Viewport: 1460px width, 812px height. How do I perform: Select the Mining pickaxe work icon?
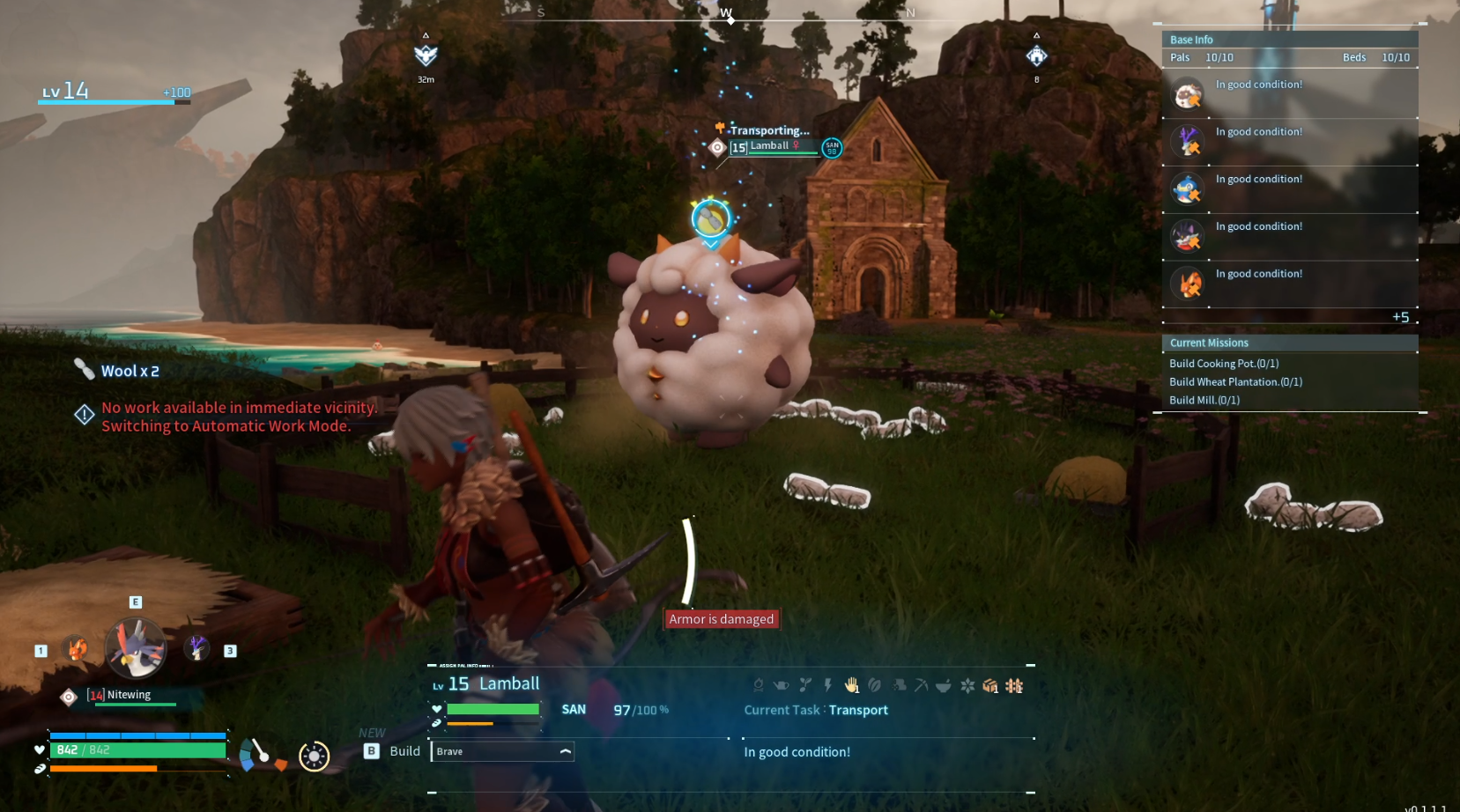coord(919,684)
